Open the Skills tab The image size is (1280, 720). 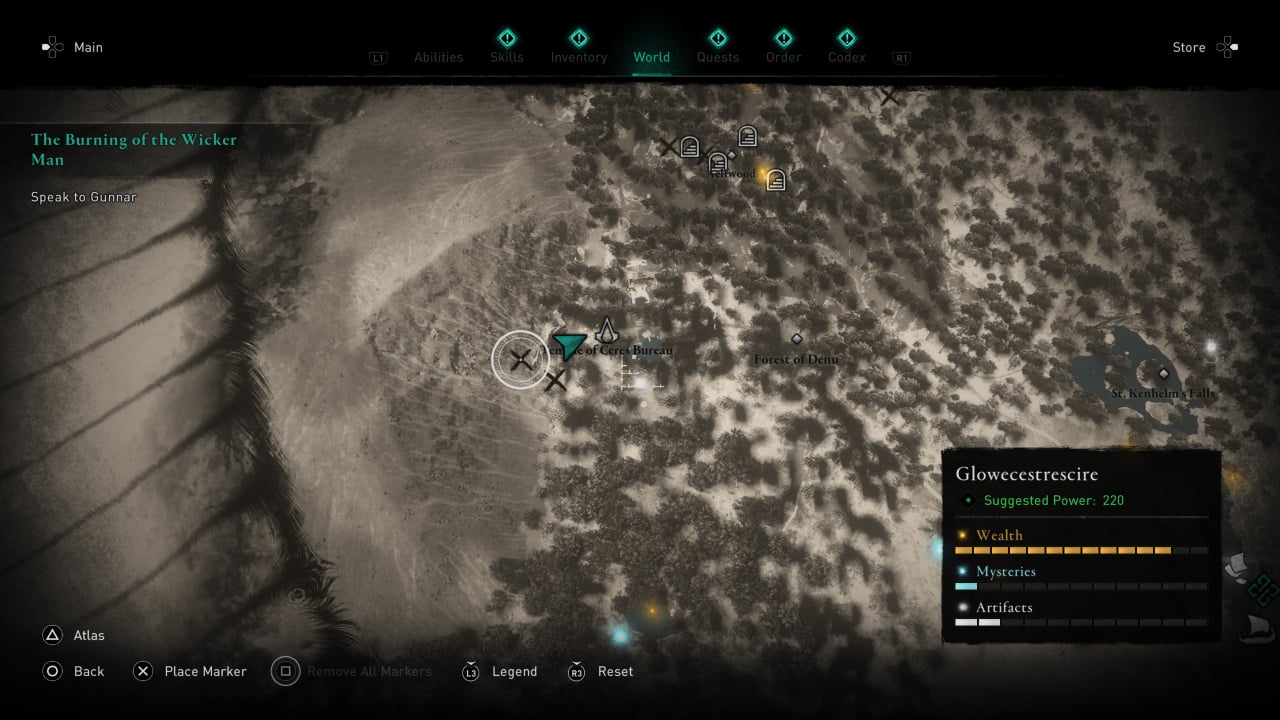point(507,57)
